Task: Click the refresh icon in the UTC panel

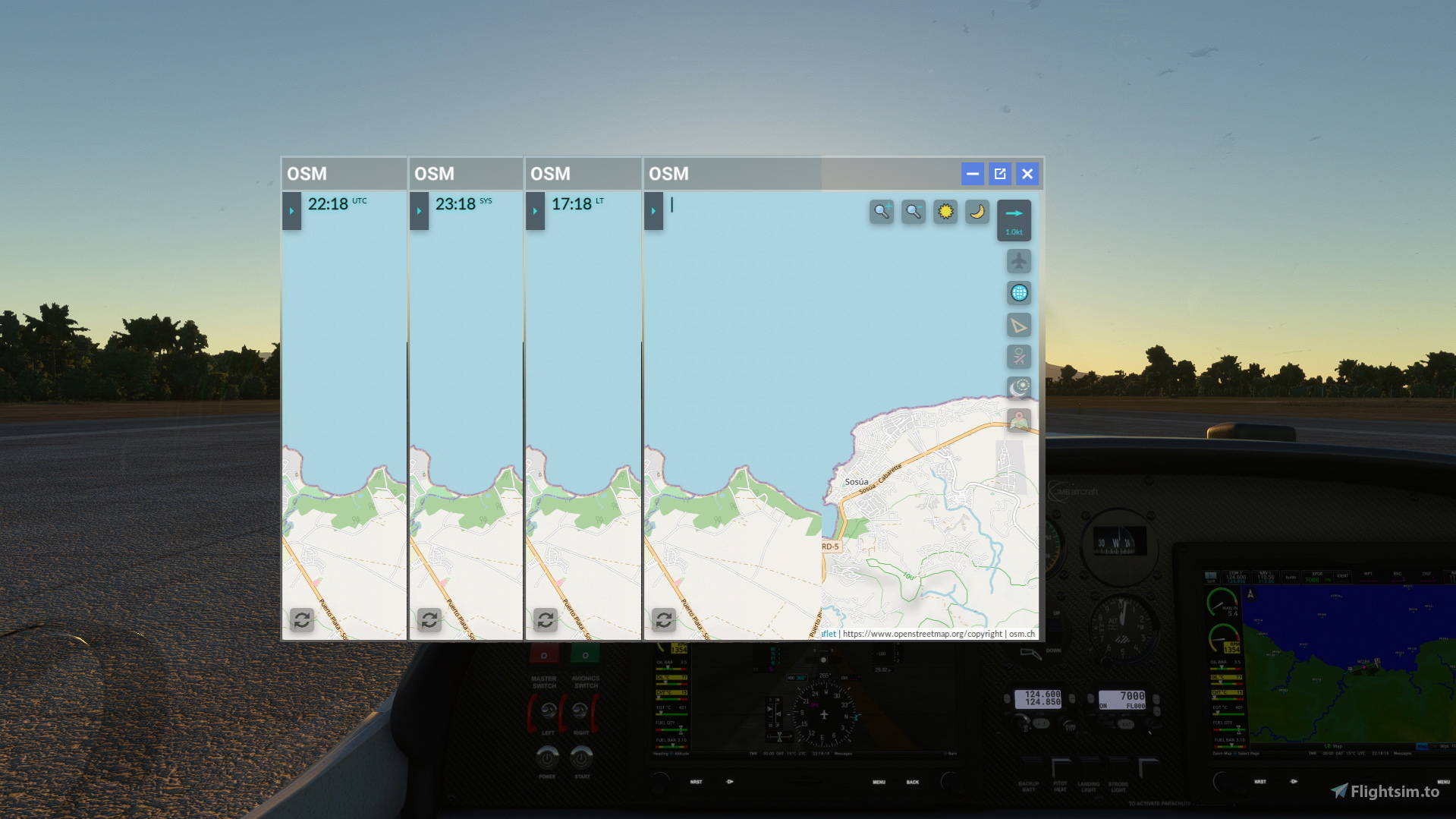Action: click(303, 619)
